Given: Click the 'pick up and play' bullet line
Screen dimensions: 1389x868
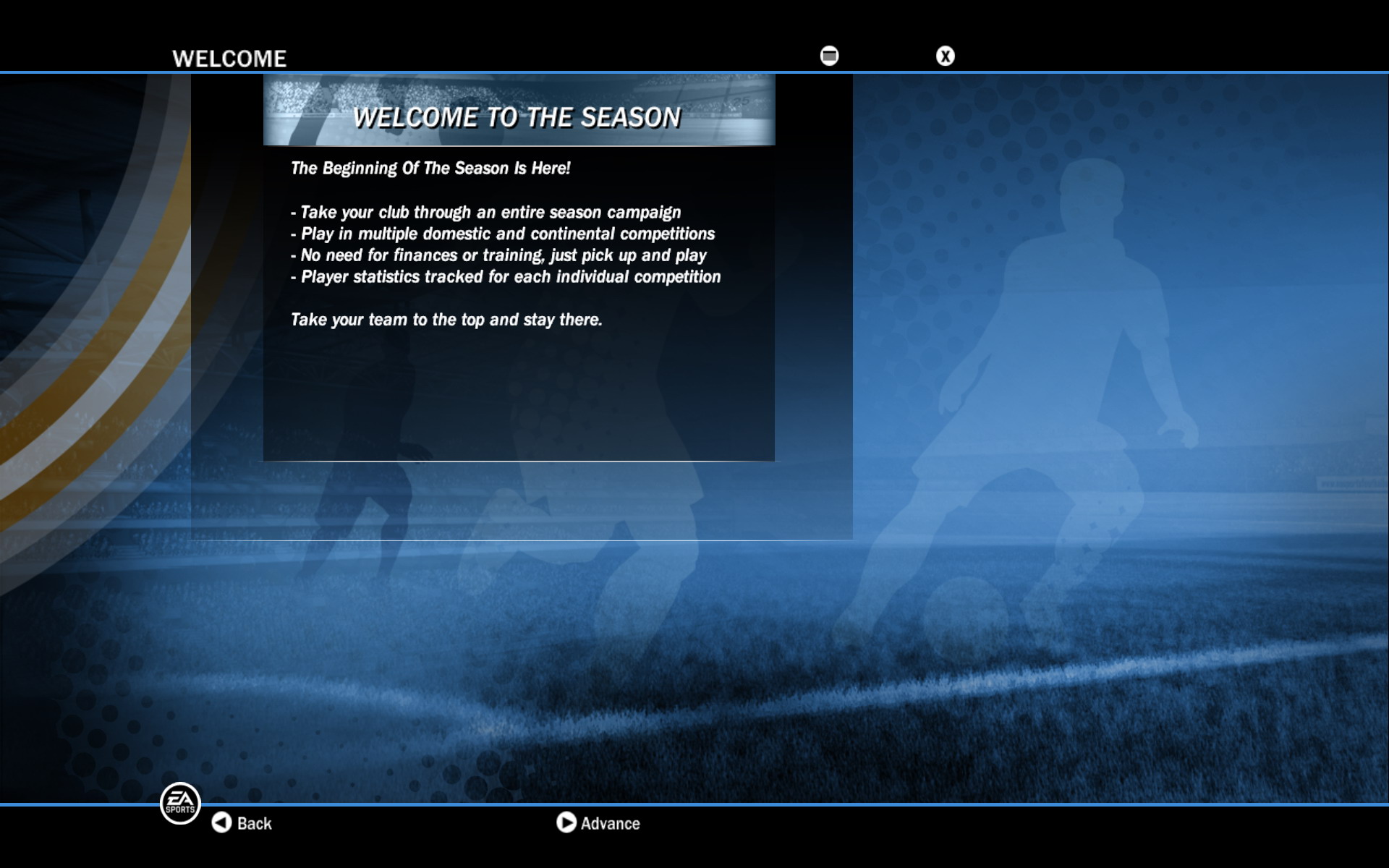Looking at the screenshot, I should tap(498, 255).
